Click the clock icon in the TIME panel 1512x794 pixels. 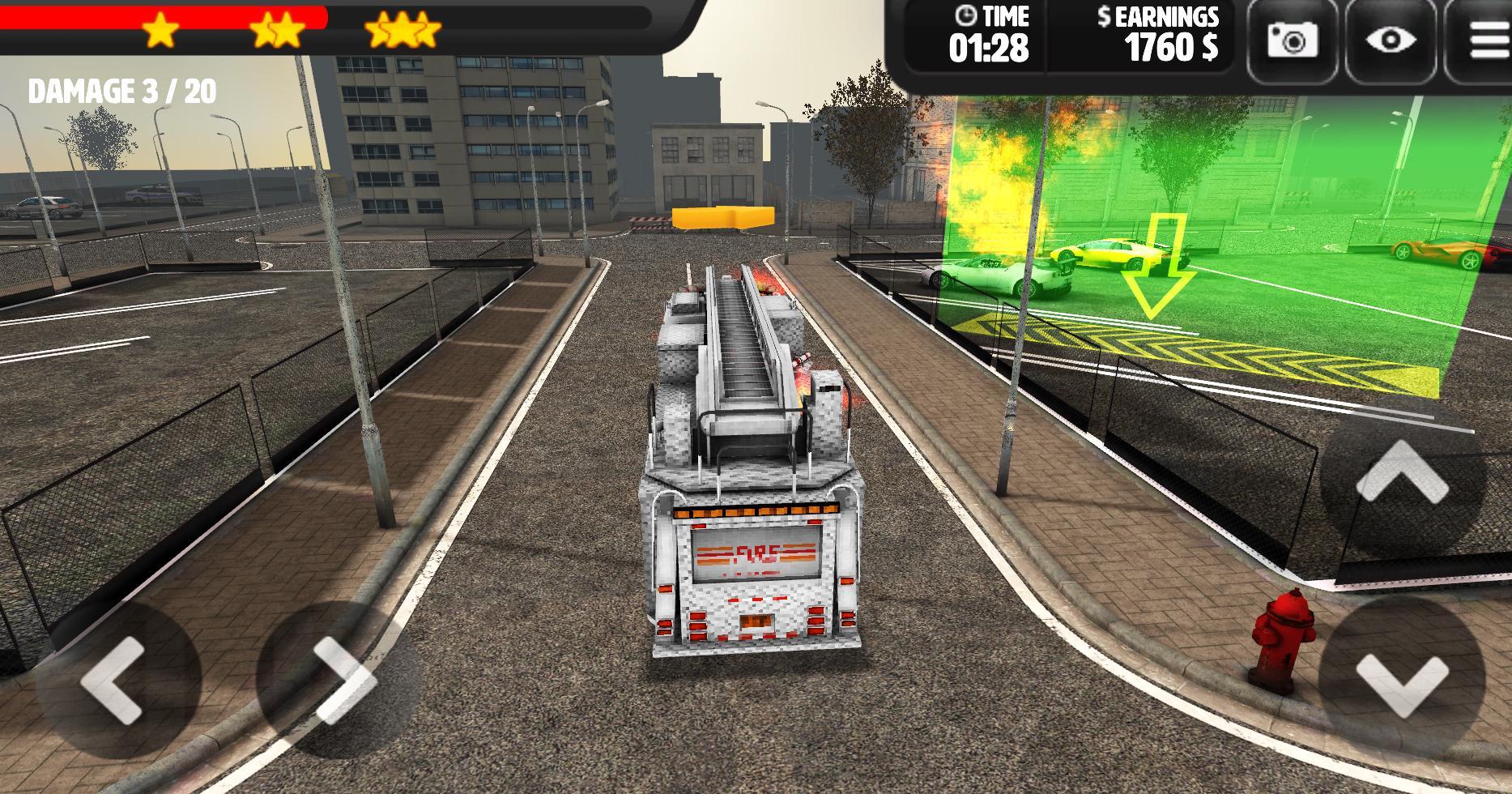click(965, 16)
